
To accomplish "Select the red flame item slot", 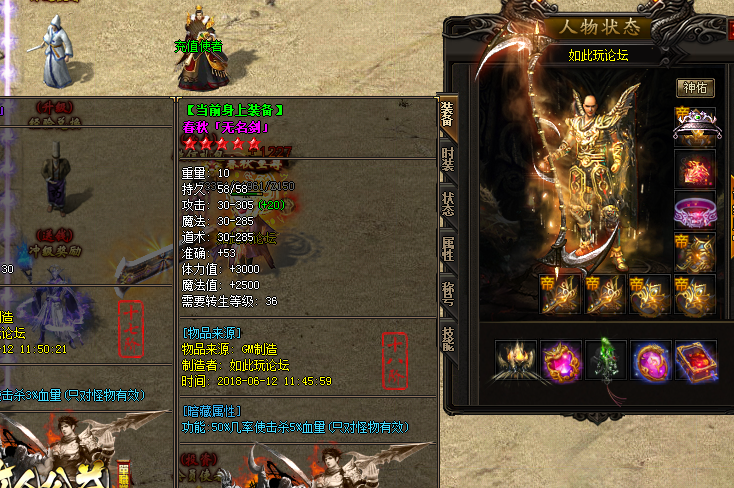I will pos(695,169).
